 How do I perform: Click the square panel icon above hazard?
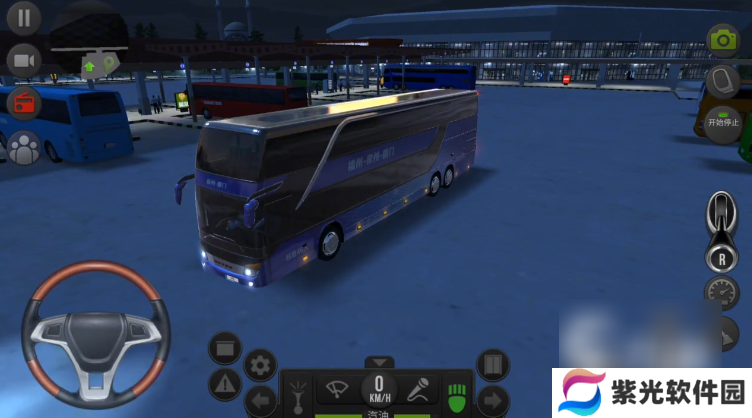(225, 348)
